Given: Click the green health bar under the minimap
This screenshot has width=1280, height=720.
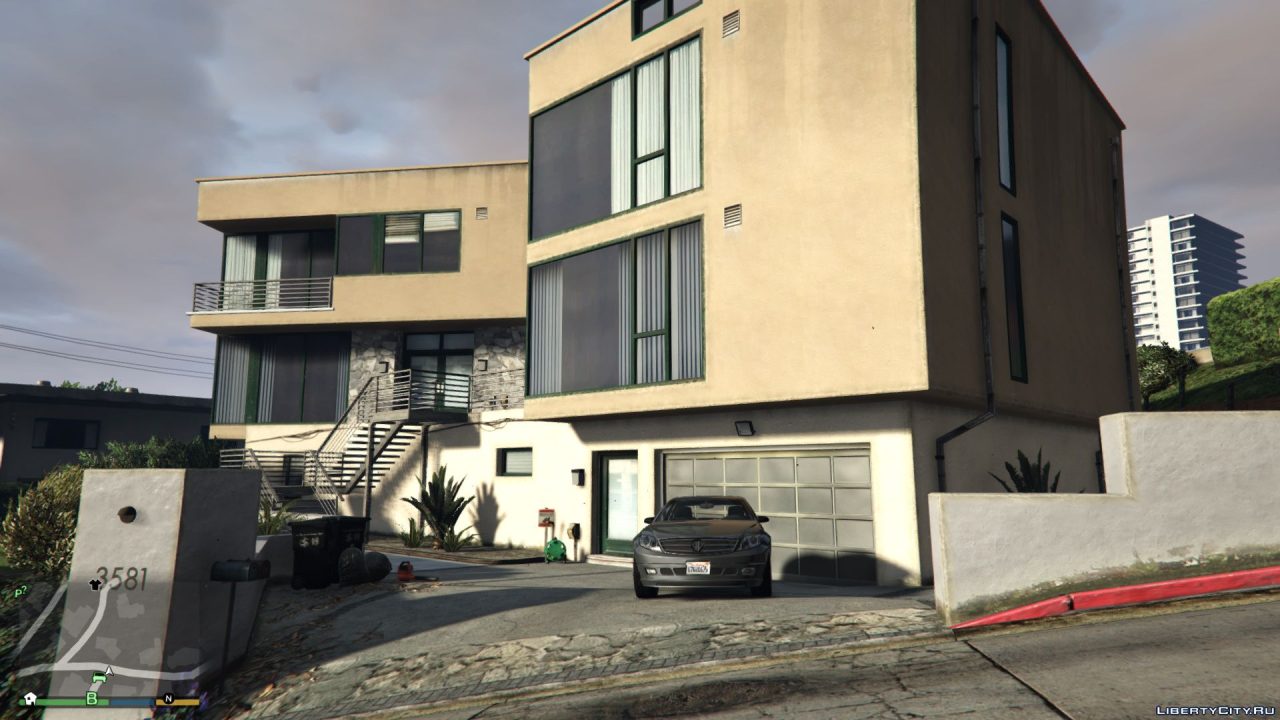Looking at the screenshot, I should point(55,702).
